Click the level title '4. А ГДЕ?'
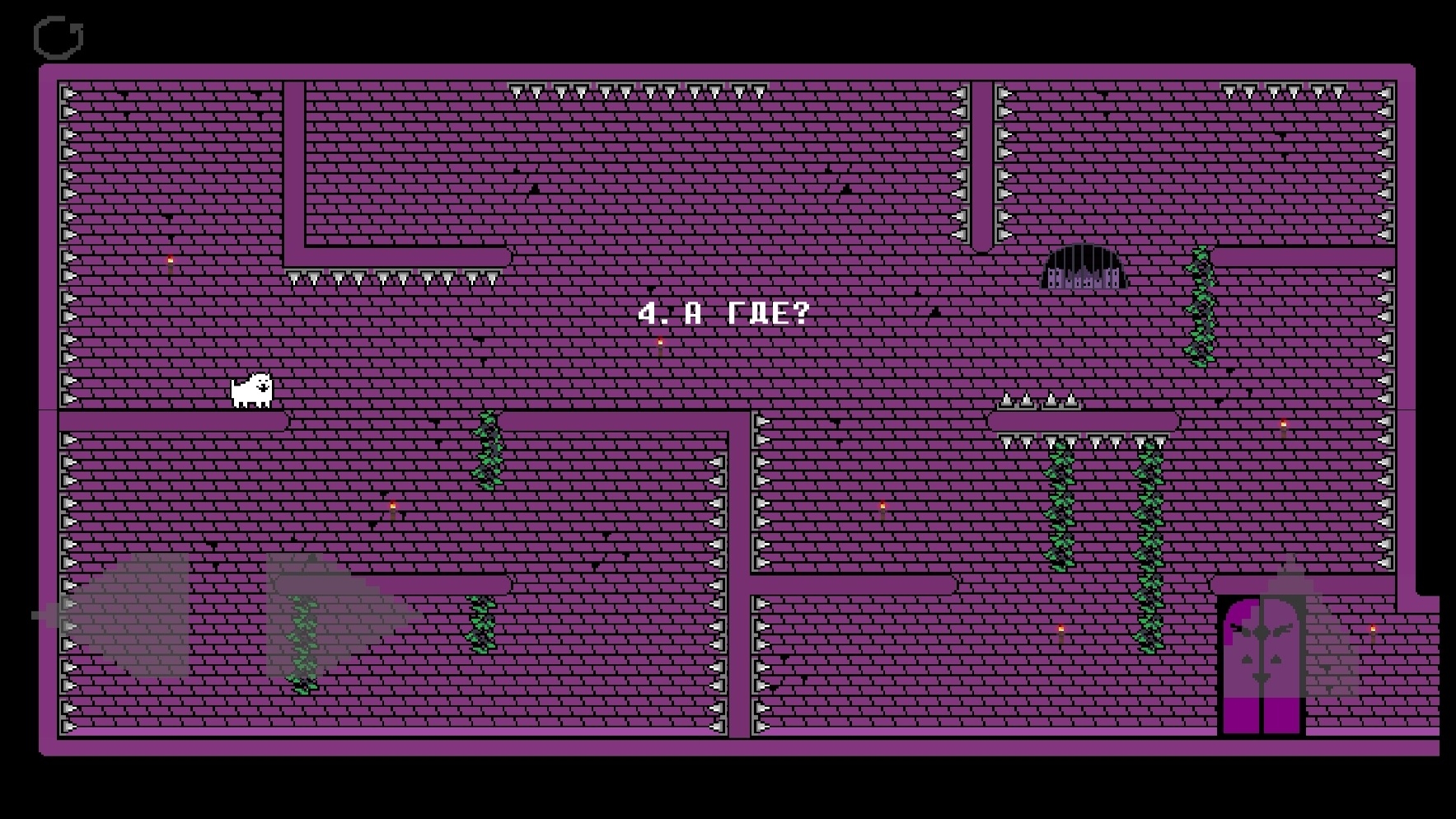 (x=723, y=313)
